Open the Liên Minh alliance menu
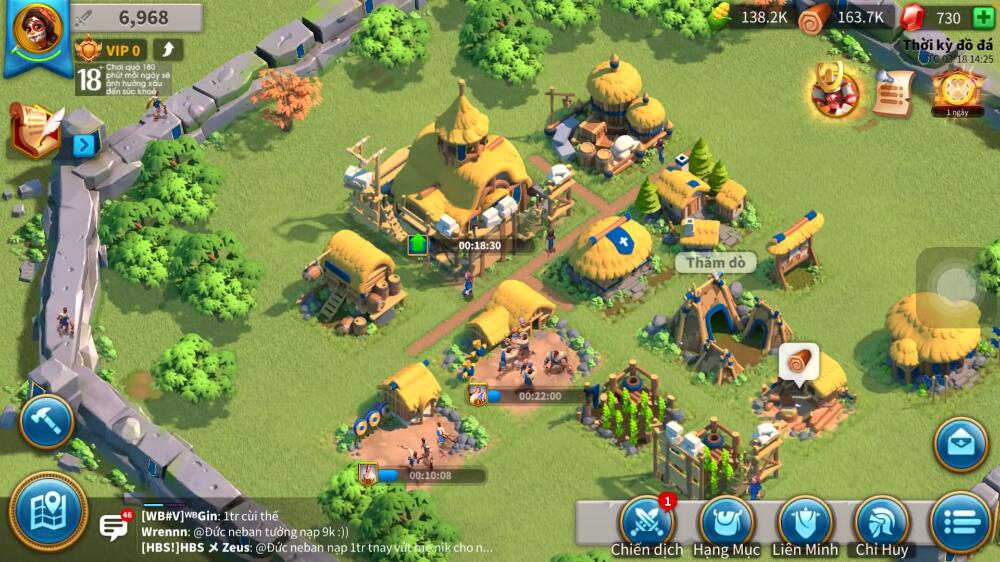Viewport: 1000px width, 562px height. pos(805,522)
